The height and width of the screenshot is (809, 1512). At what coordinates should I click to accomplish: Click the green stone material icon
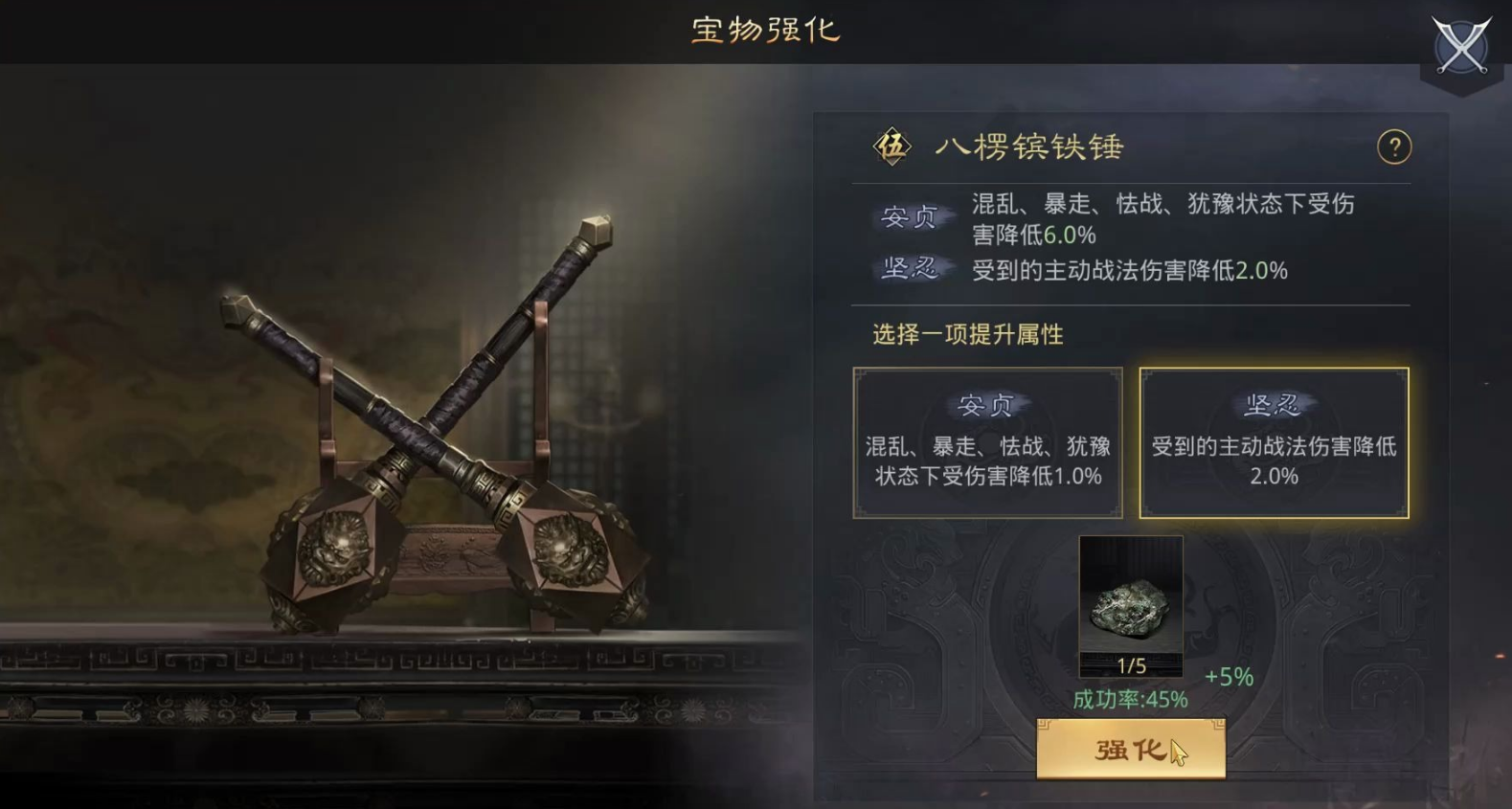[x=1131, y=603]
